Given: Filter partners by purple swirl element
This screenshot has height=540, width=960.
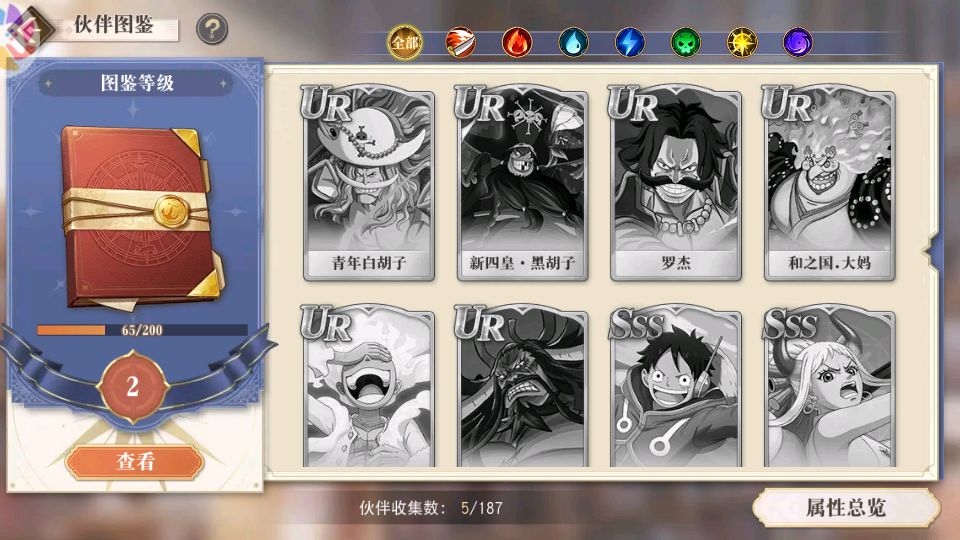Looking at the screenshot, I should click(797, 42).
